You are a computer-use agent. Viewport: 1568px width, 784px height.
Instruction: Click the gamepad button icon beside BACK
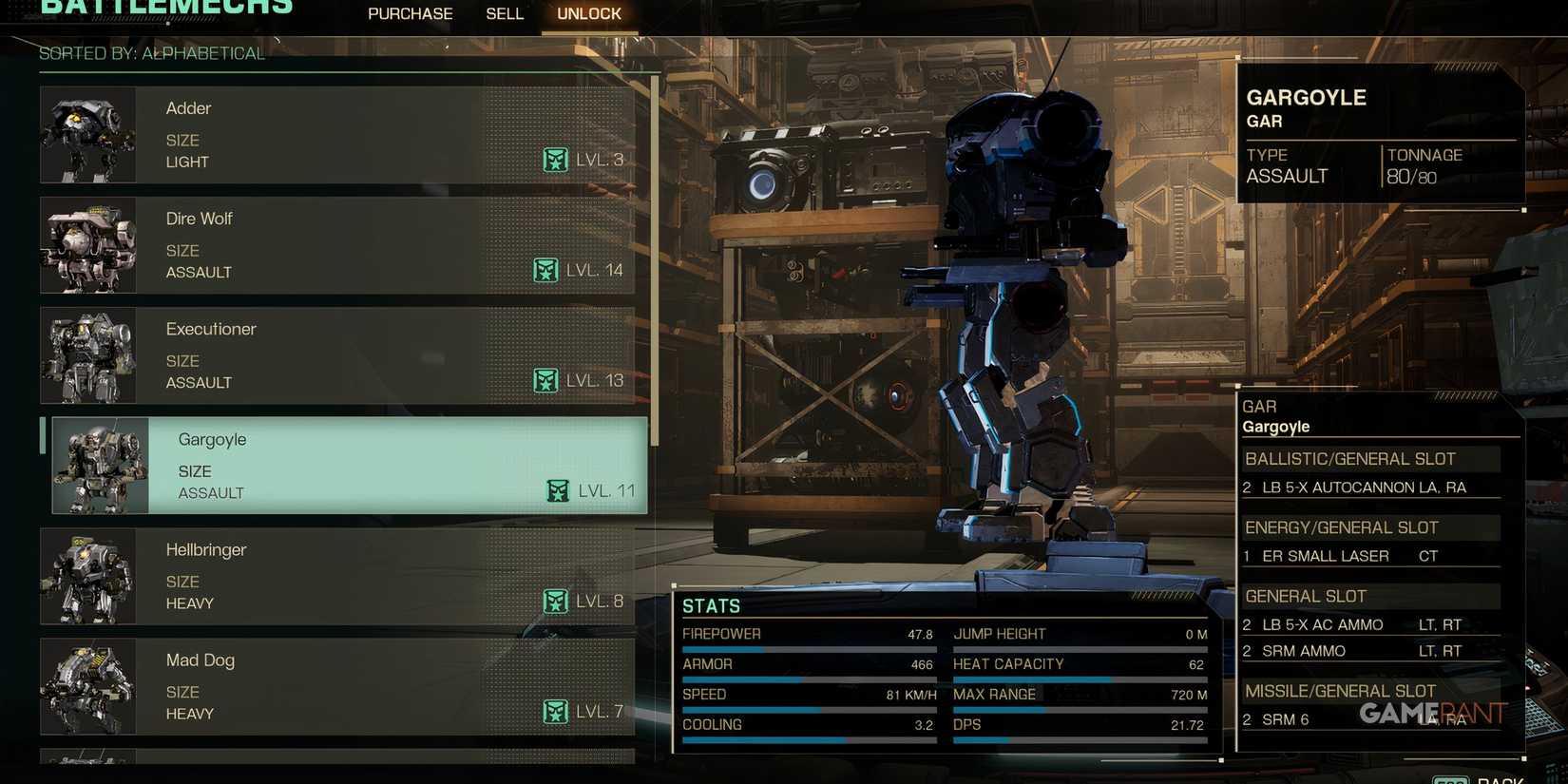[x=1452, y=778]
